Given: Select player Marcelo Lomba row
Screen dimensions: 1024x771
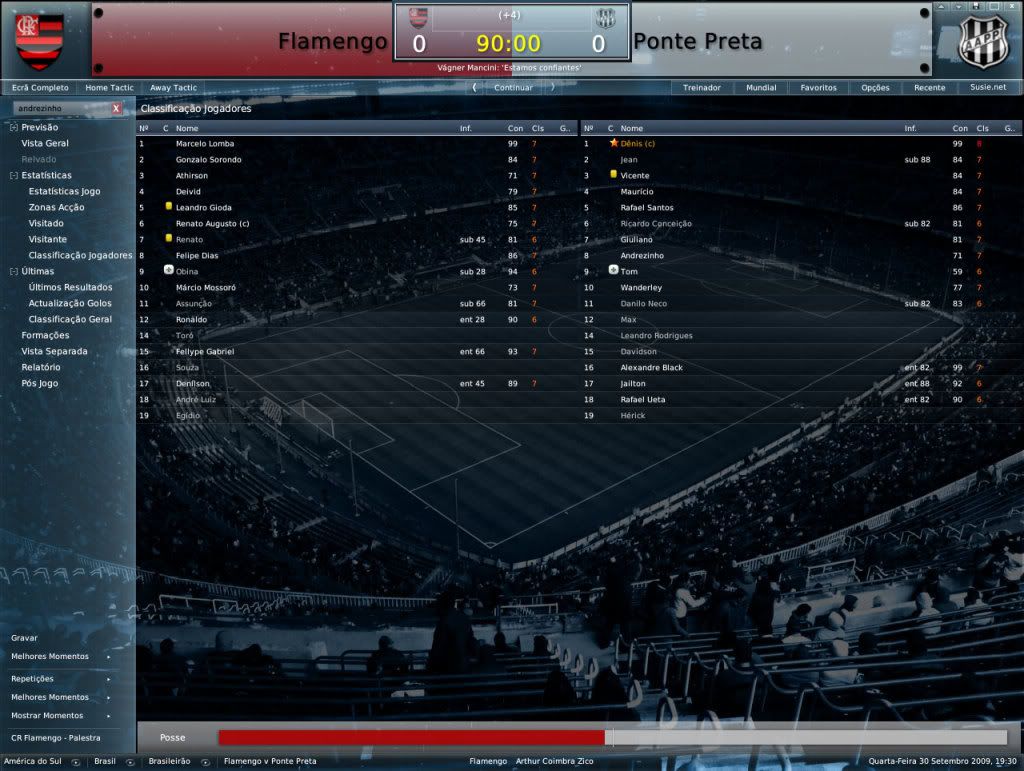Looking at the screenshot, I should click(x=205, y=143).
